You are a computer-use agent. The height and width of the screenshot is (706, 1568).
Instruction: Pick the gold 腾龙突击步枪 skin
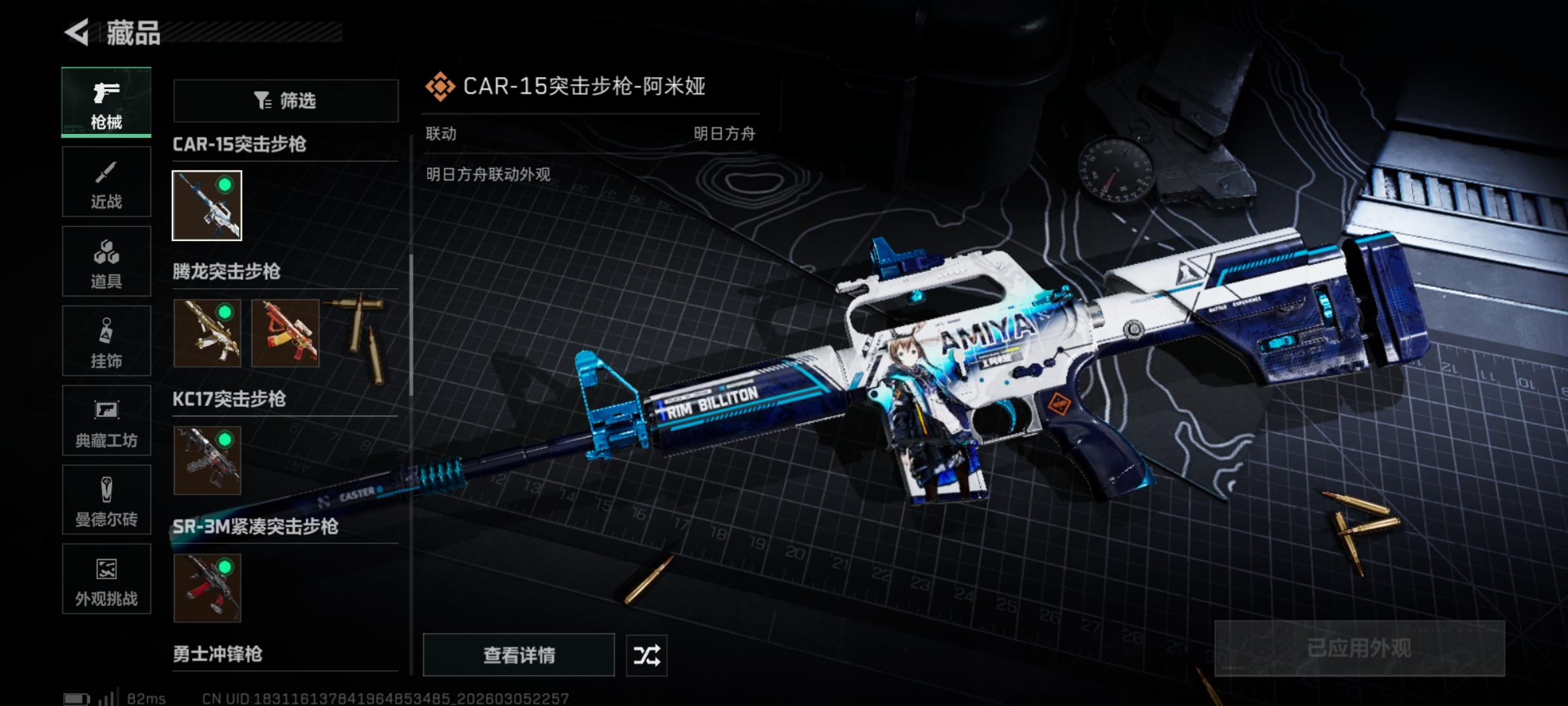[x=207, y=333]
